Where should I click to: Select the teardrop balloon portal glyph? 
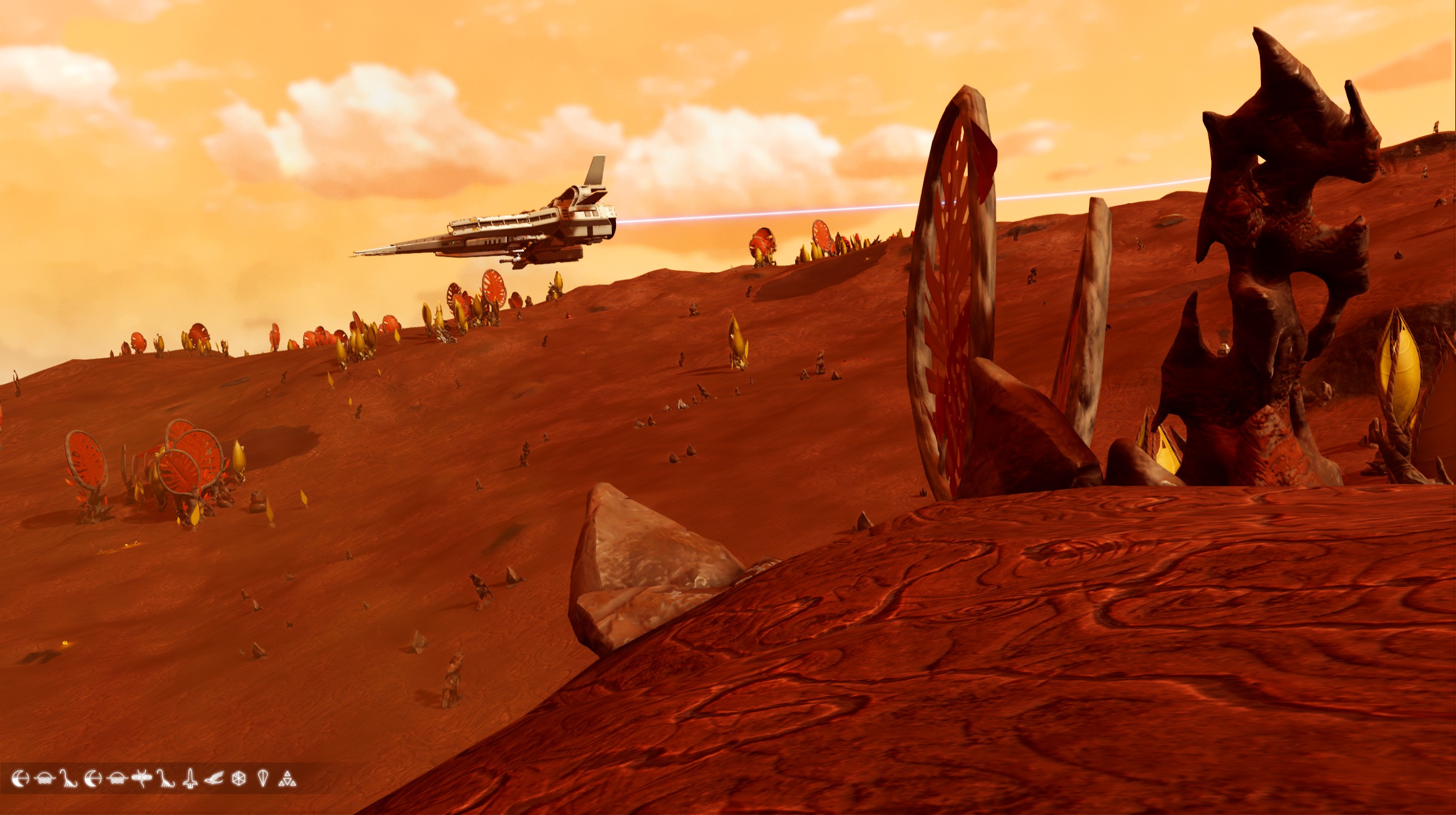pyautogui.click(x=263, y=778)
